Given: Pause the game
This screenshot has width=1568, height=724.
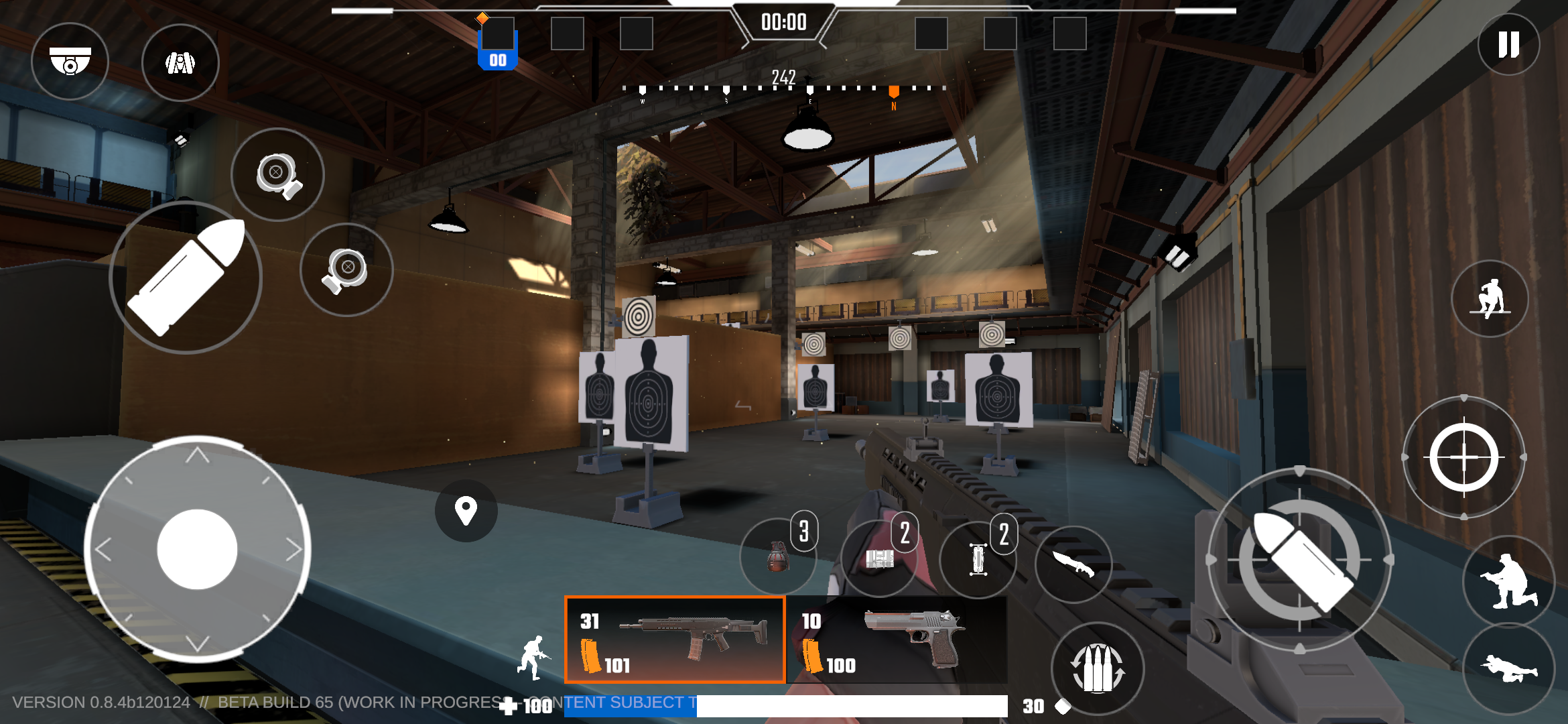Looking at the screenshot, I should pyautogui.click(x=1508, y=45).
